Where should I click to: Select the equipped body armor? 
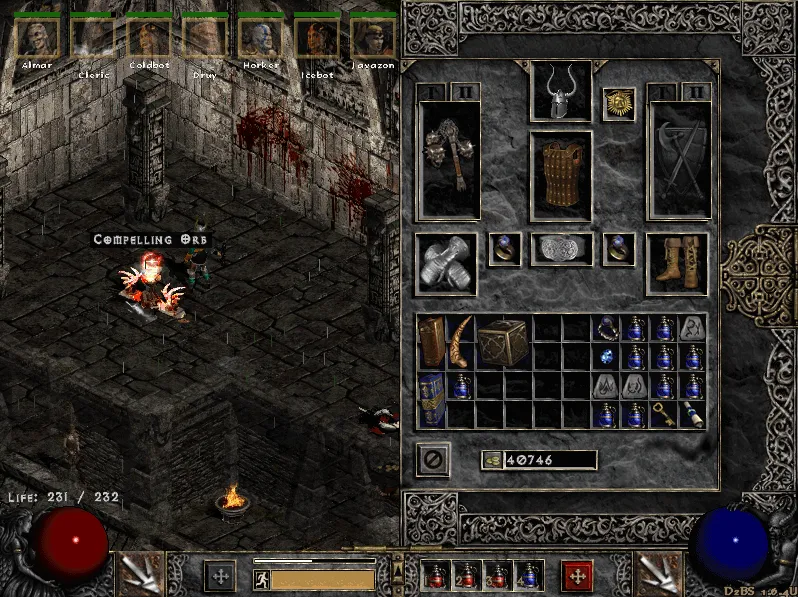[560, 175]
